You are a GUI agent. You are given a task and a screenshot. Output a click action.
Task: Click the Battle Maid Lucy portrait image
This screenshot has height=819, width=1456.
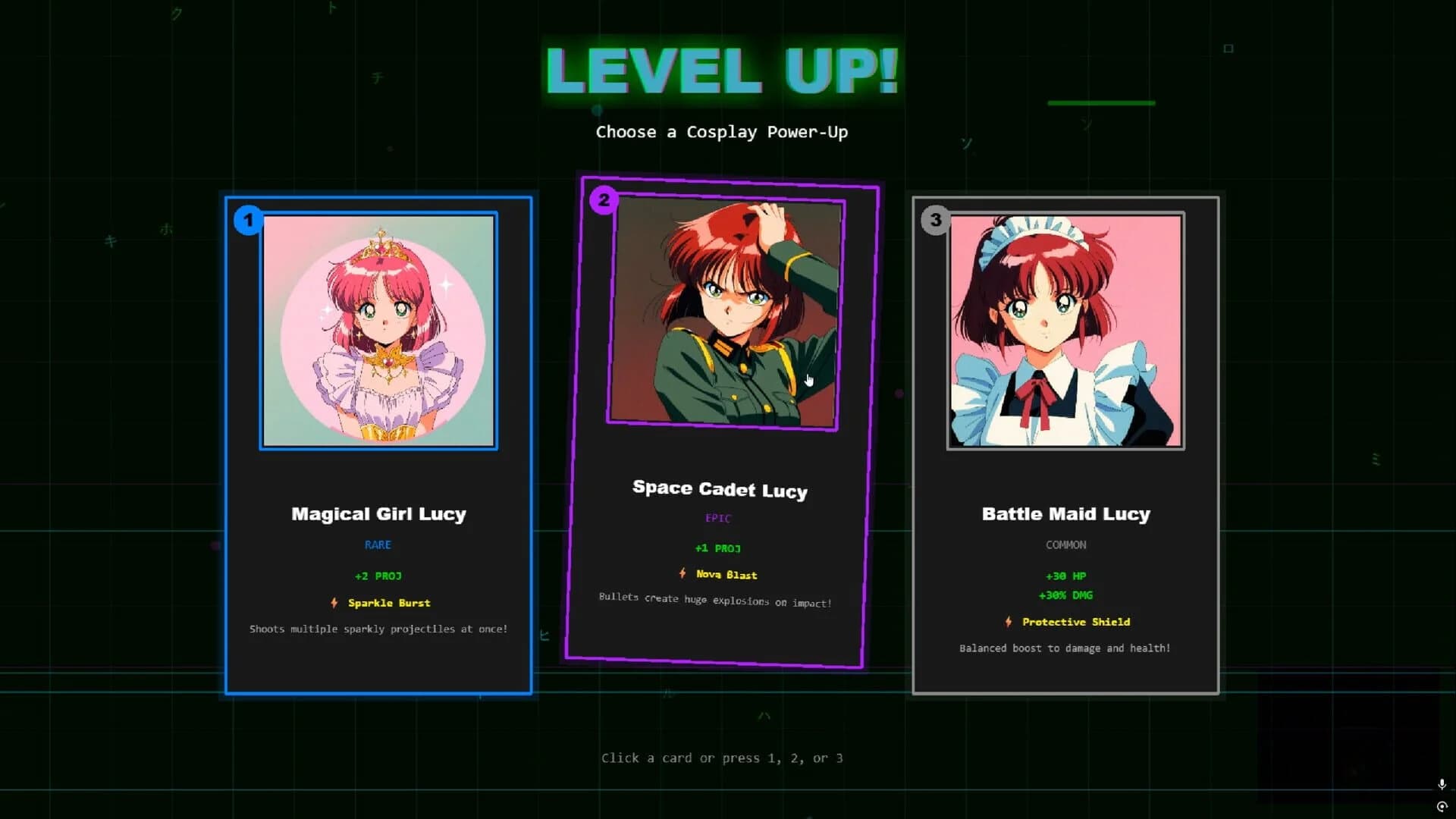click(x=1065, y=330)
